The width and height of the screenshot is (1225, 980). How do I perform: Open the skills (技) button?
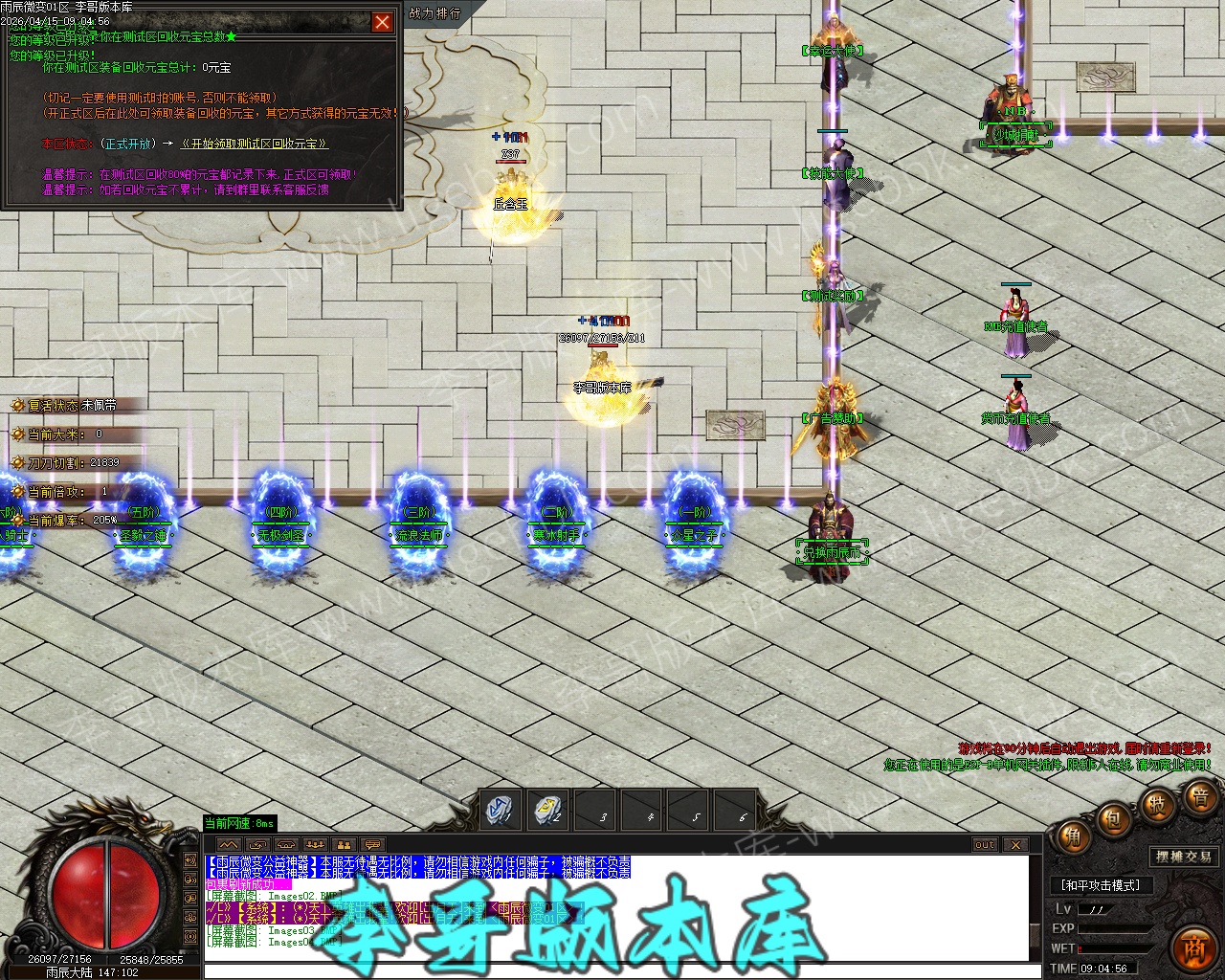pyautogui.click(x=1157, y=805)
